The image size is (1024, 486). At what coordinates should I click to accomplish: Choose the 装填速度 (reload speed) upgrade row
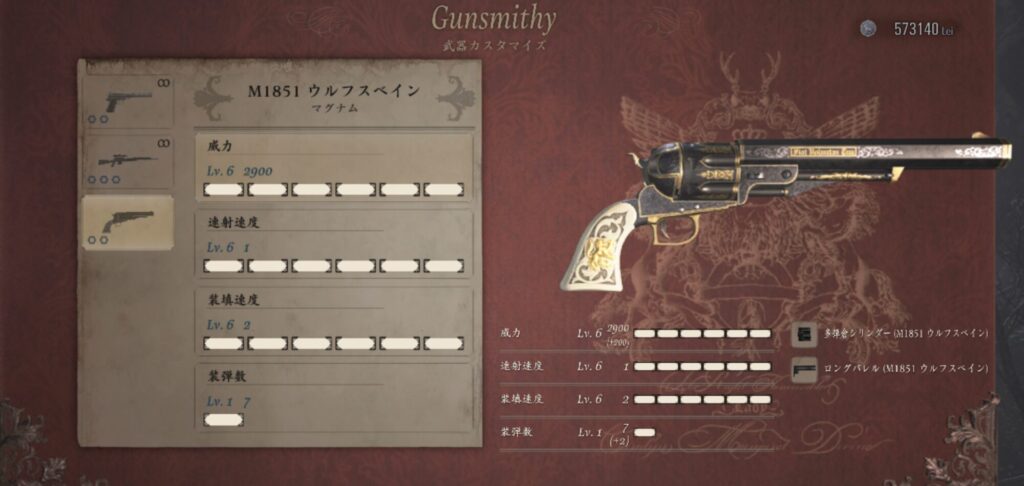[333, 321]
